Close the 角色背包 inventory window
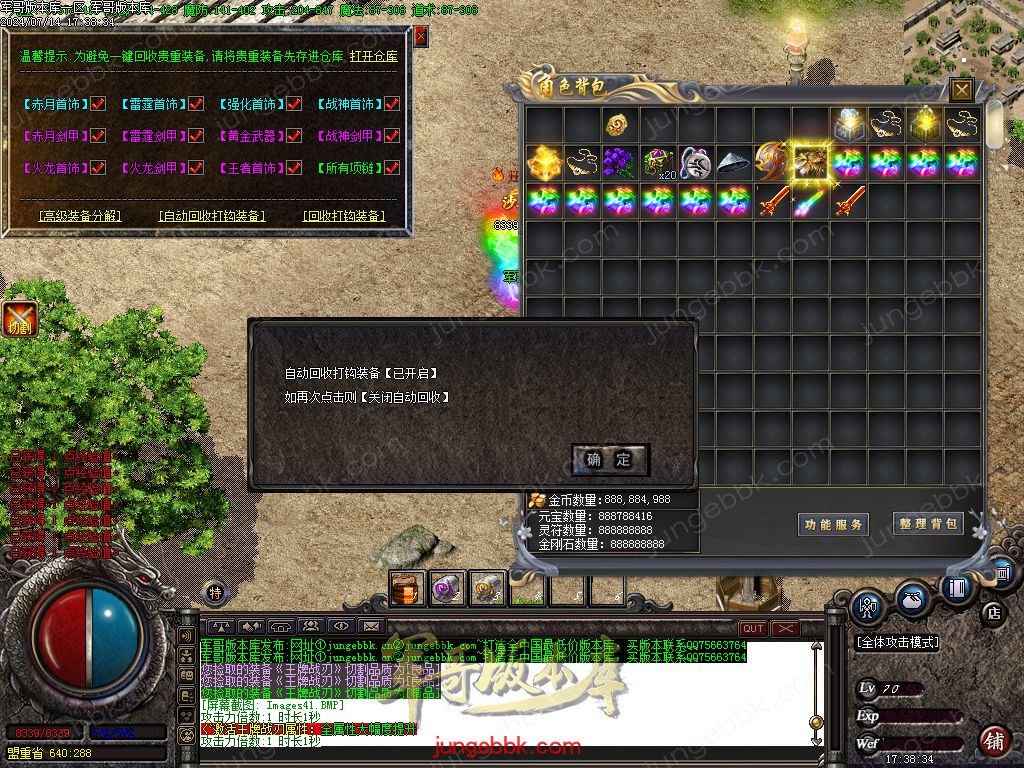 coord(961,90)
